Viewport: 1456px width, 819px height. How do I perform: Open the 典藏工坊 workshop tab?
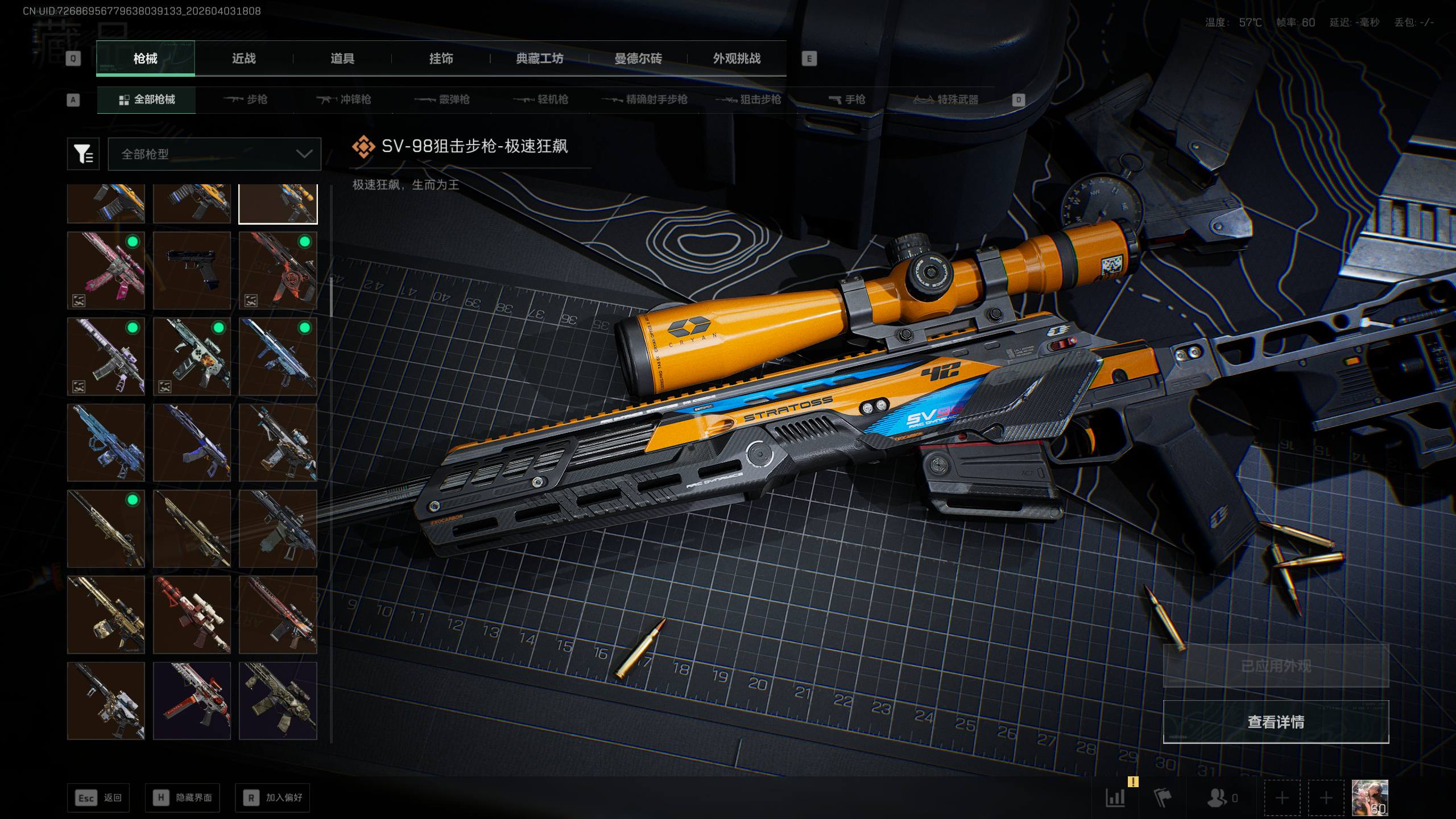click(539, 59)
